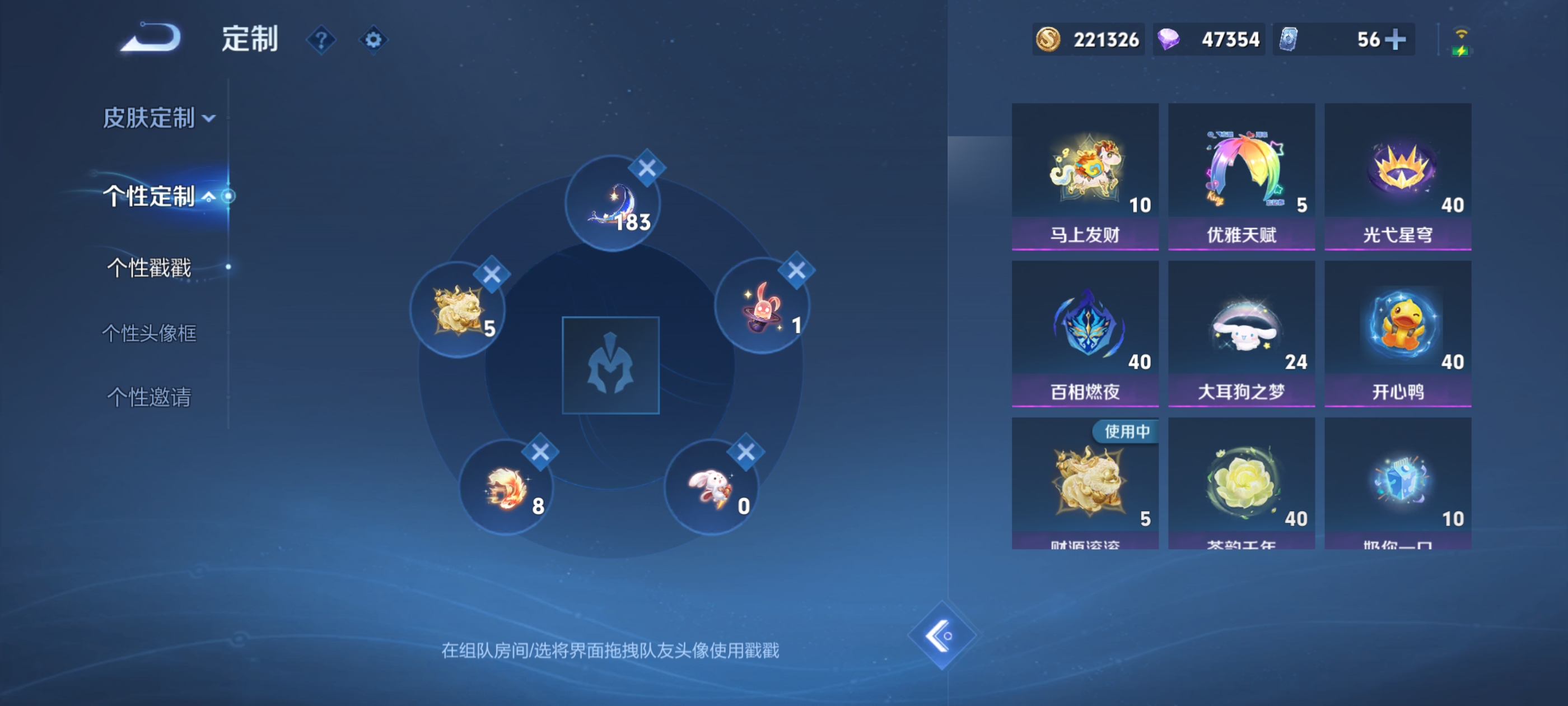Switch to the 个性头像框 tab
This screenshot has width=1568, height=706.
tap(148, 334)
